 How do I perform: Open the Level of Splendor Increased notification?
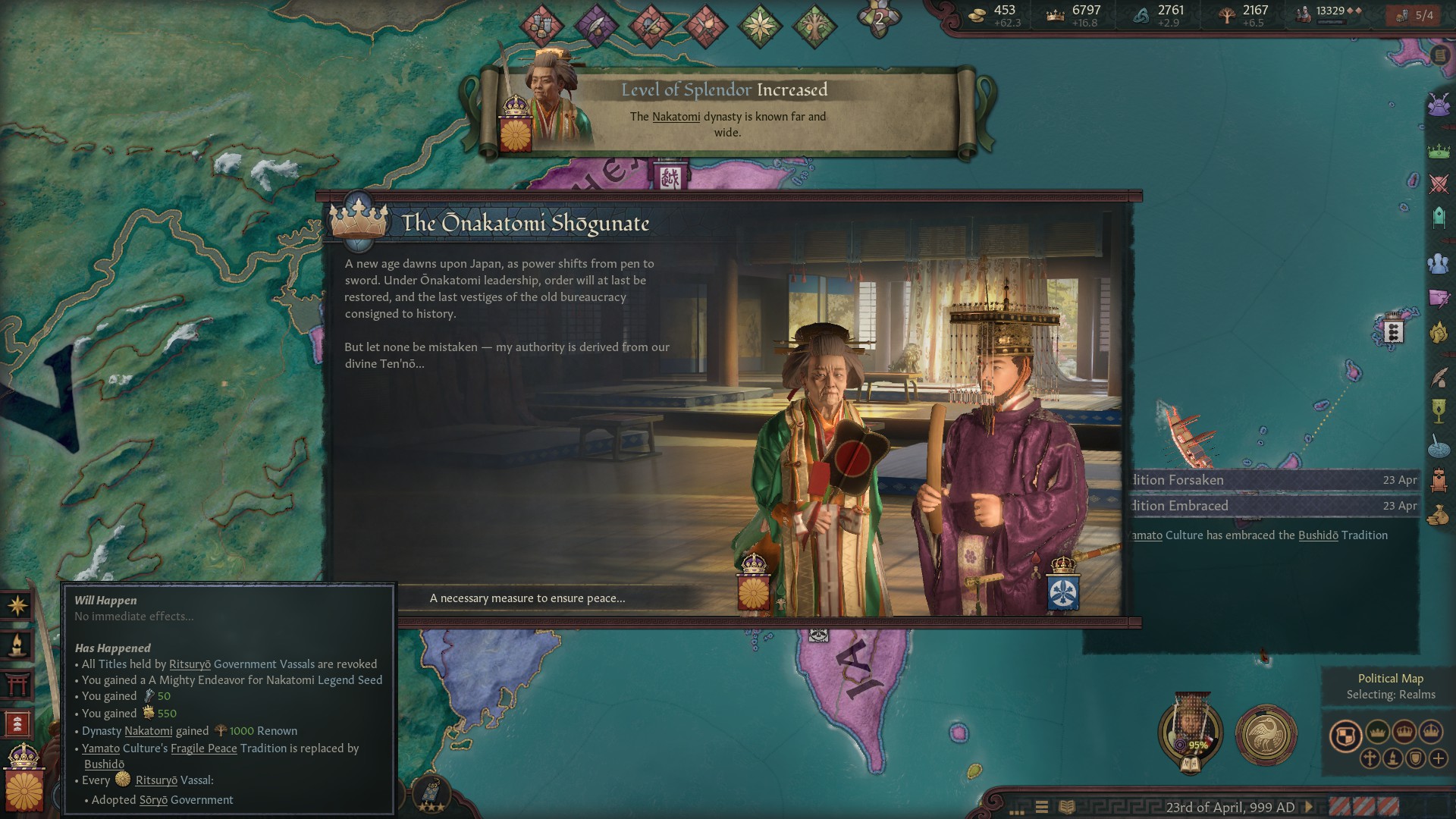point(726,111)
